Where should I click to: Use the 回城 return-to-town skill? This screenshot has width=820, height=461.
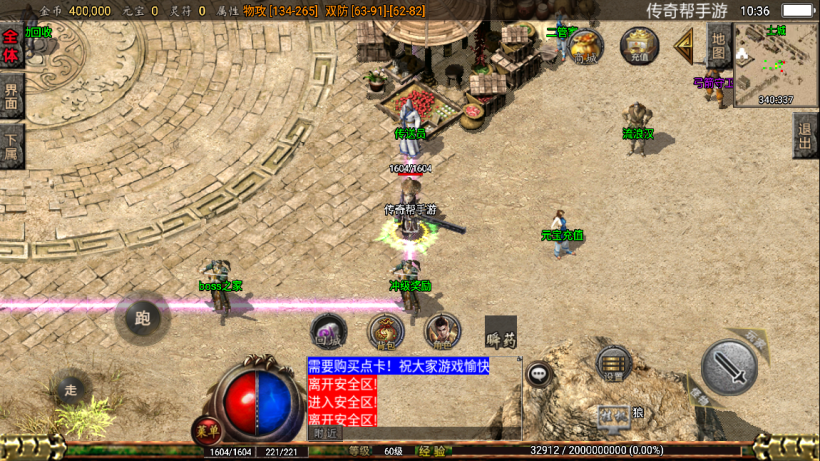click(x=328, y=331)
